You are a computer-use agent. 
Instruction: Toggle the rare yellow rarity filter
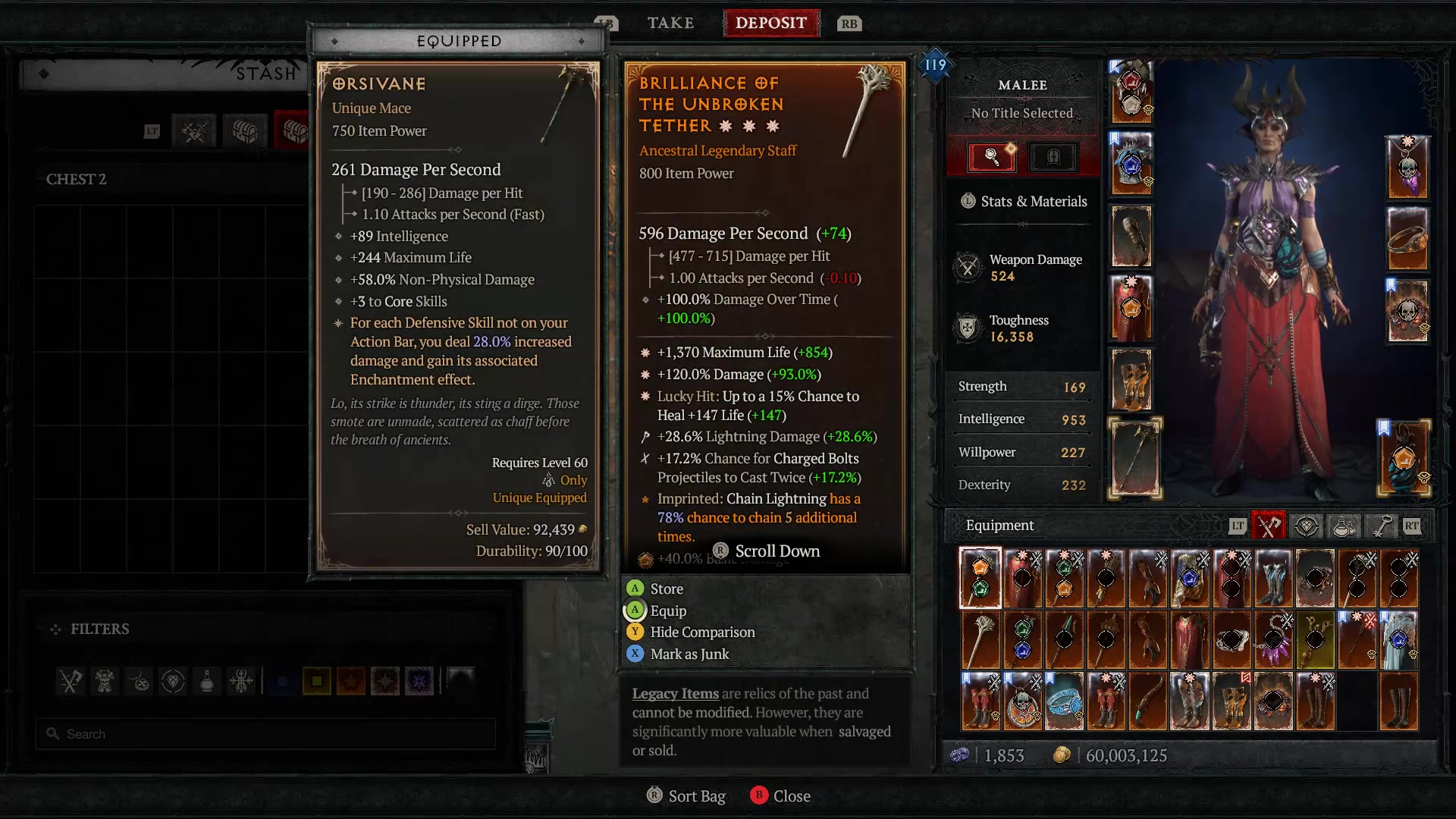pos(318,682)
